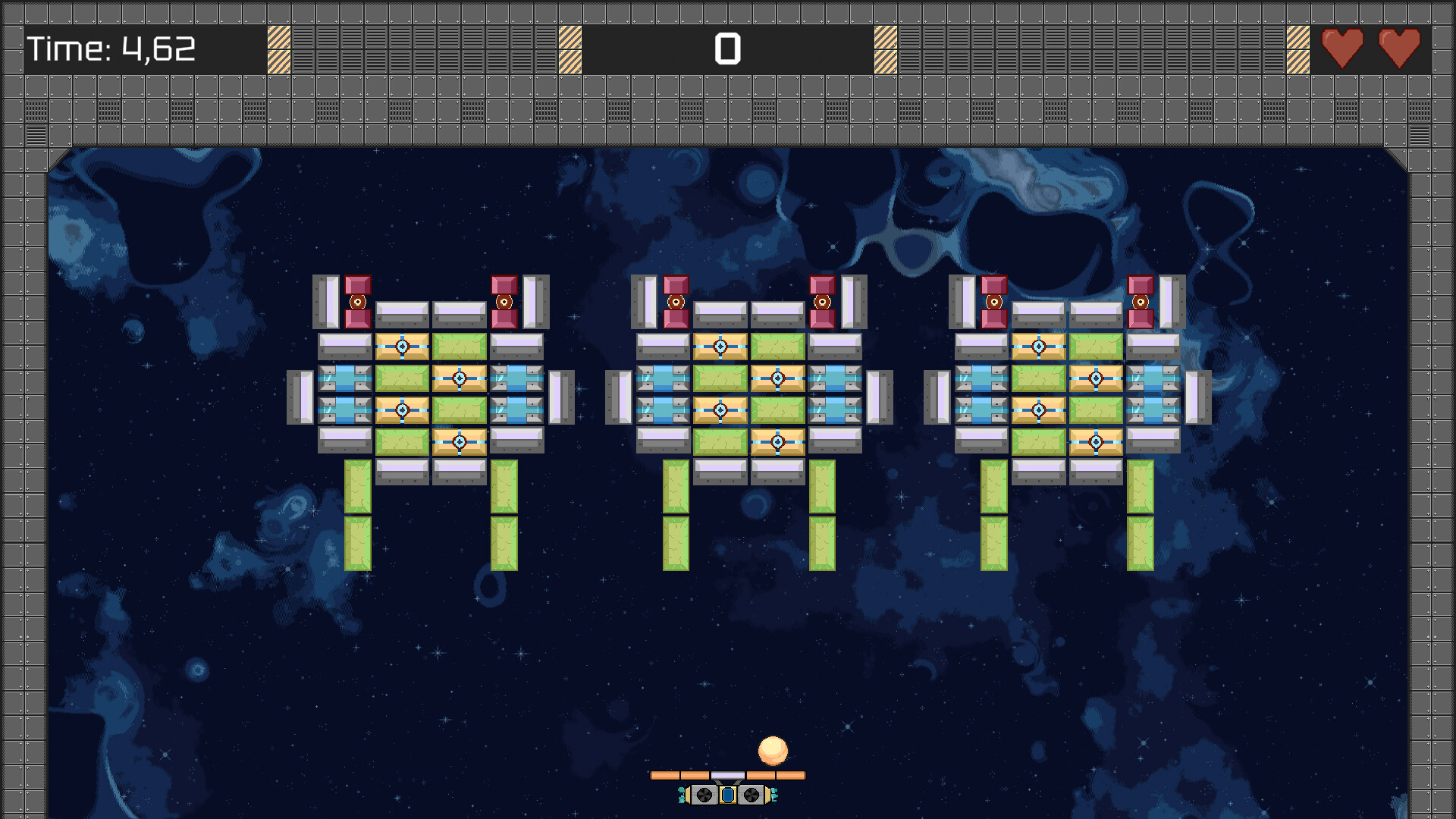Click the yellow hazard stripe beside the timer
Screen dimensions: 1456x819
click(278, 48)
